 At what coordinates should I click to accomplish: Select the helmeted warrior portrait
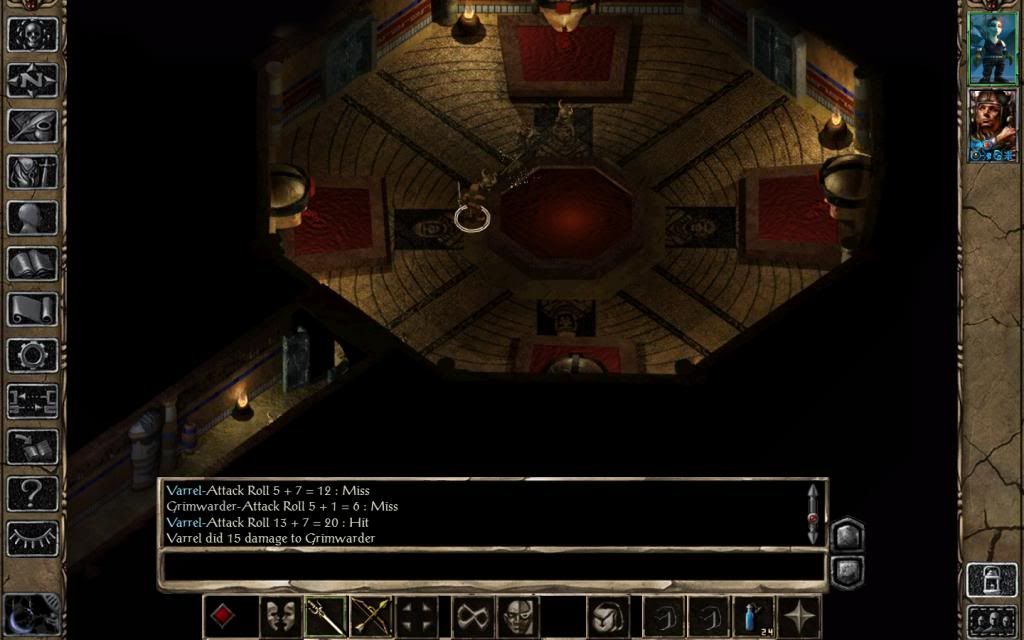[x=992, y=125]
